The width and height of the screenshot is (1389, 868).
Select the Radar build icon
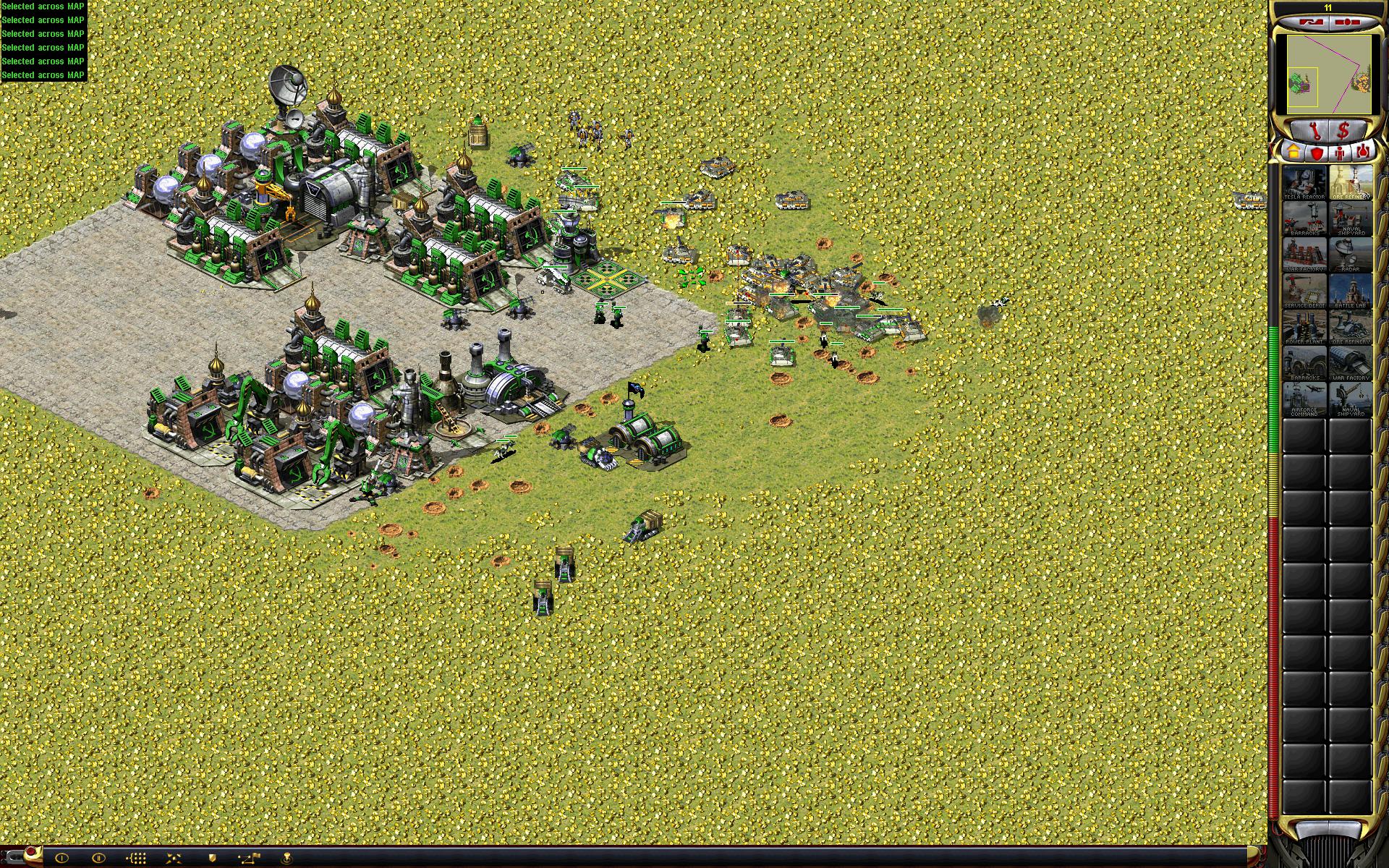tap(1351, 255)
